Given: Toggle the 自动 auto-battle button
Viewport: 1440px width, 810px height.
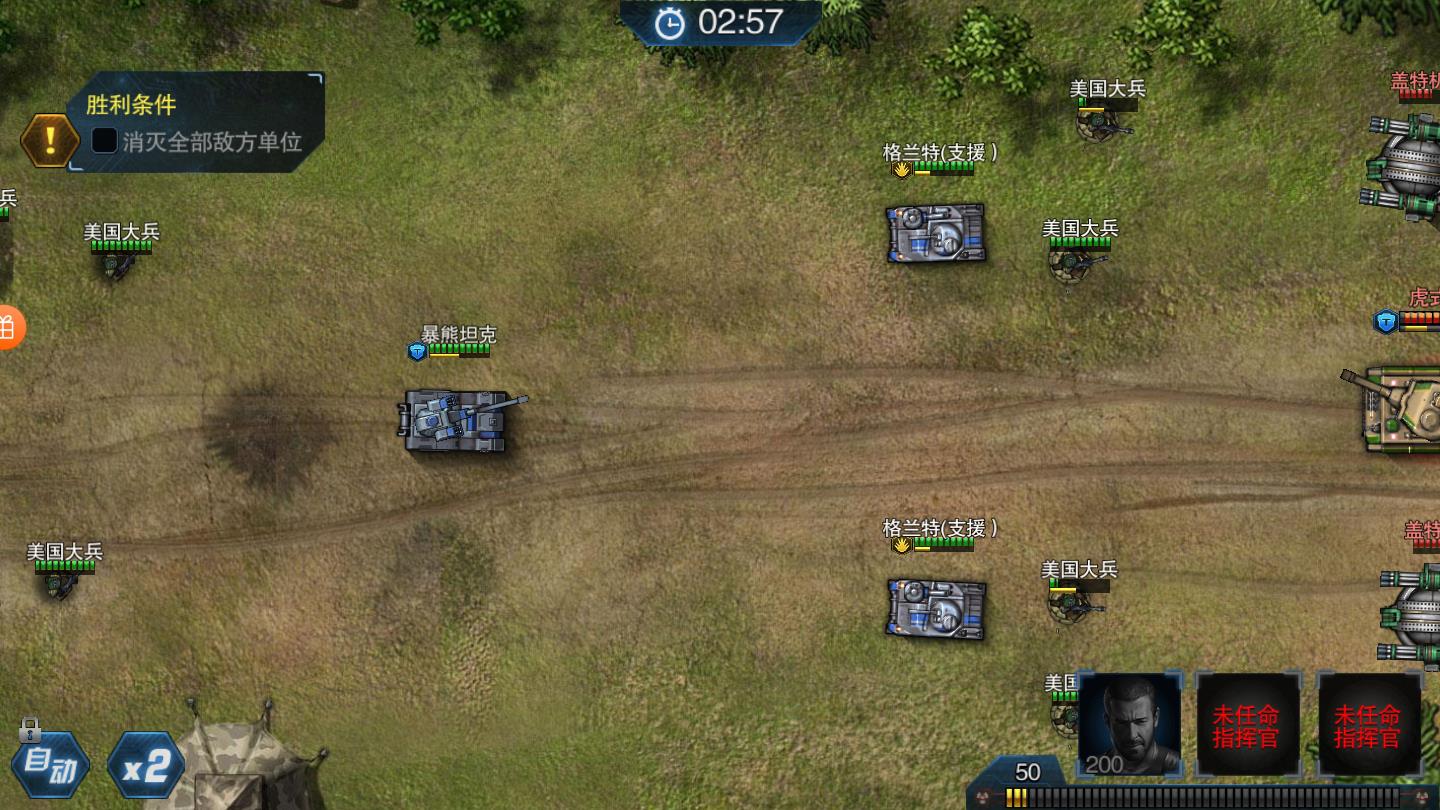Looking at the screenshot, I should point(50,765).
